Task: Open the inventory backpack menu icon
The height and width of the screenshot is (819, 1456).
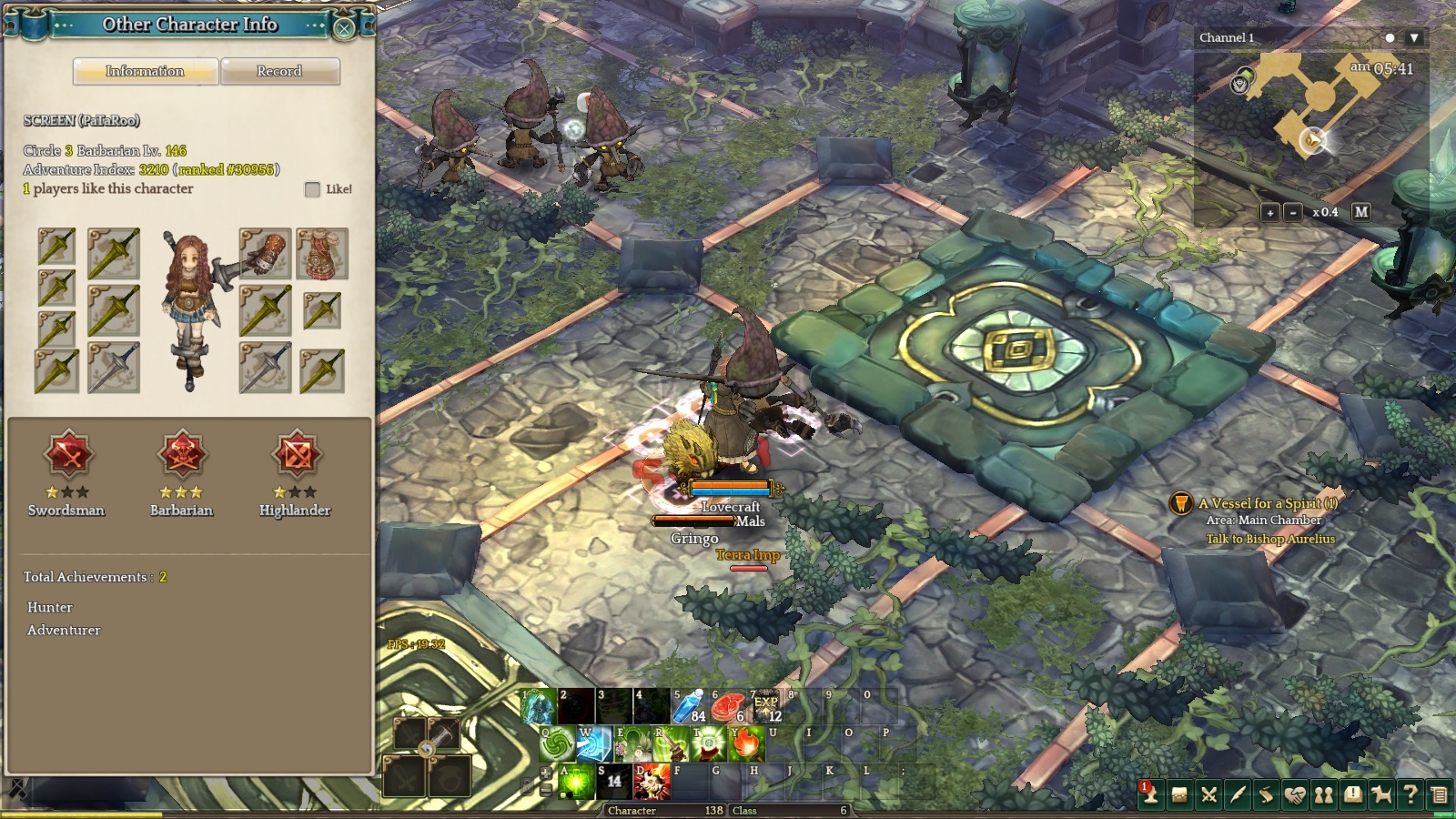Action: coord(1179,795)
